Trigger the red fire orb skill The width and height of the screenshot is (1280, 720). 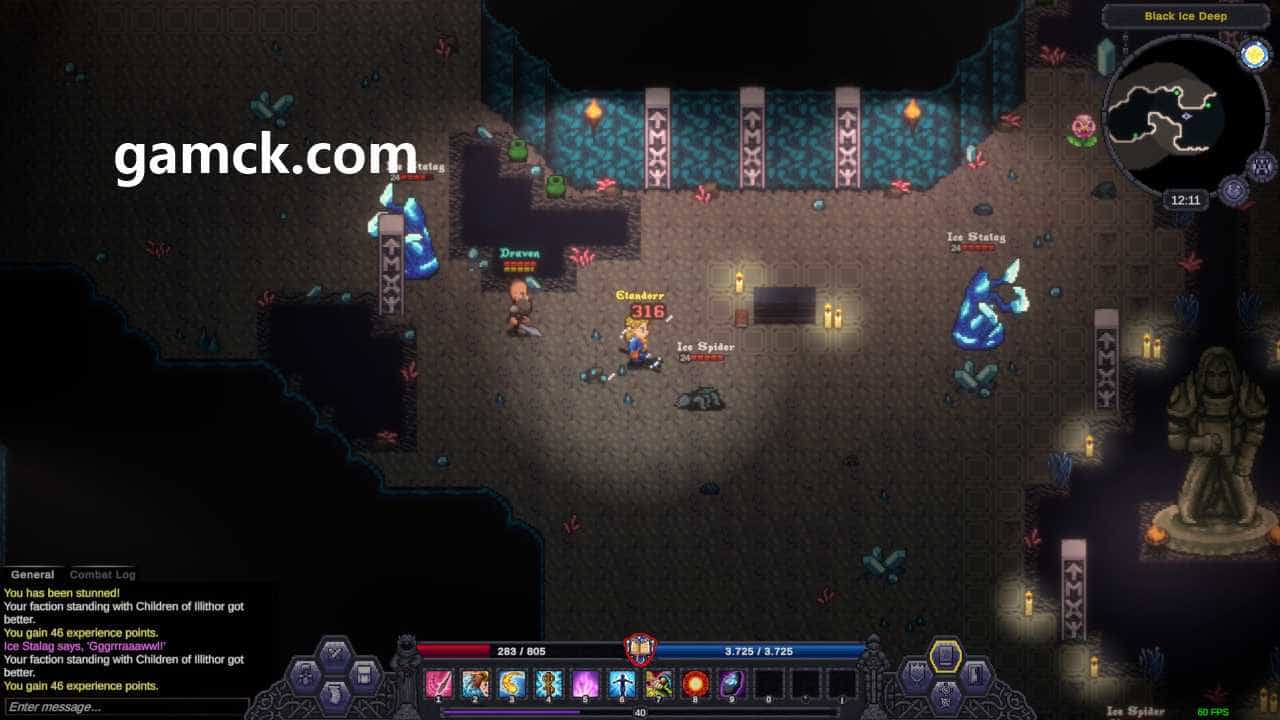695,684
